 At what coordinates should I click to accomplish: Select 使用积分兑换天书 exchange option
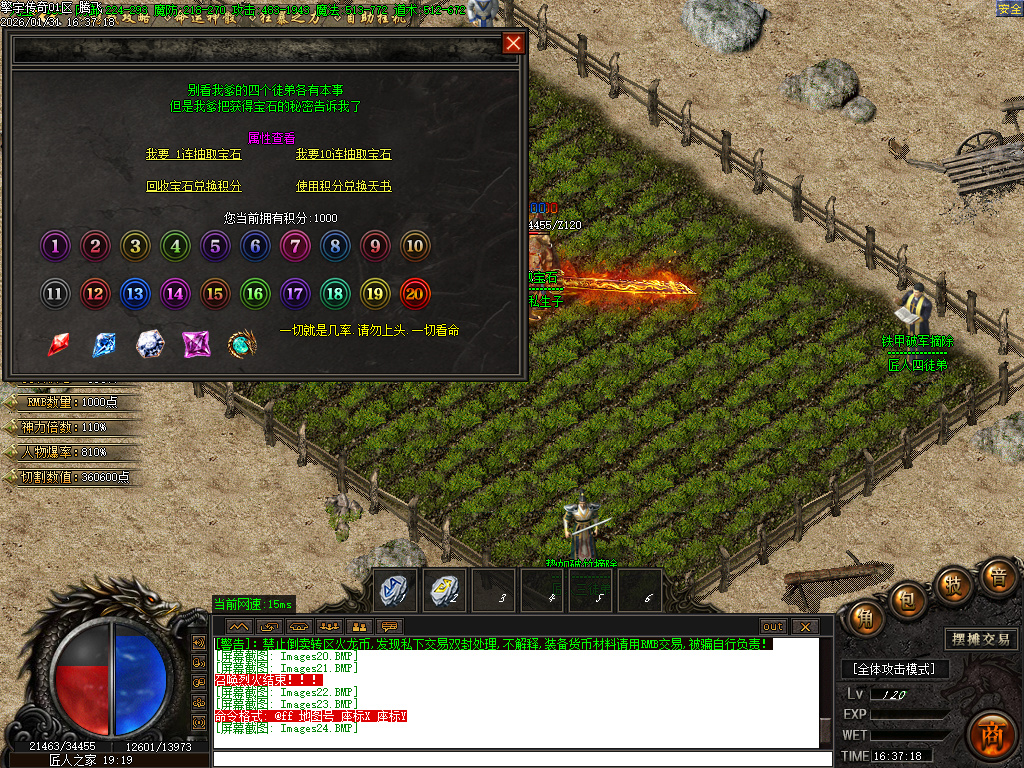[343, 186]
